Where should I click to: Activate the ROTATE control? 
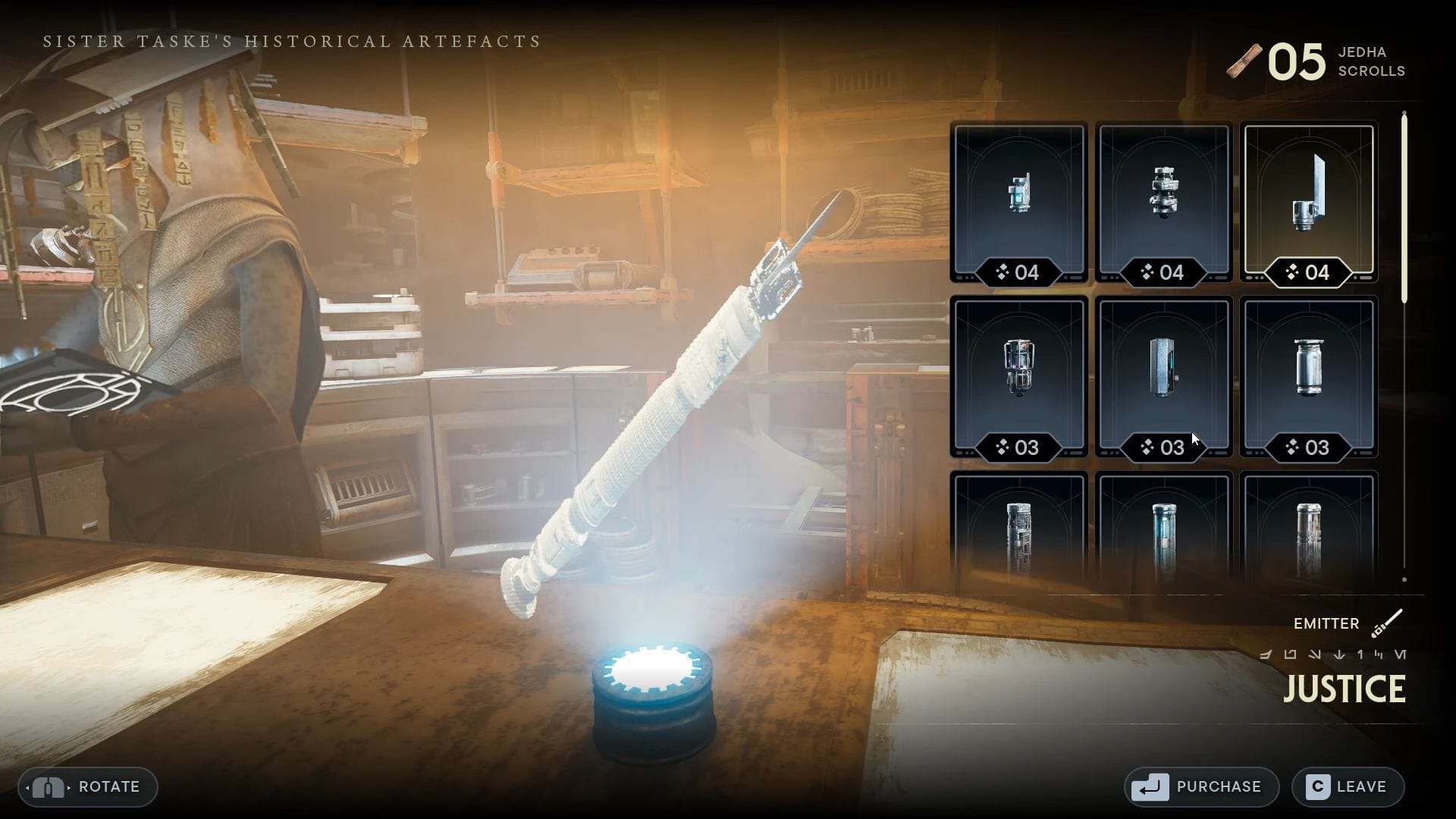pyautogui.click(x=87, y=787)
